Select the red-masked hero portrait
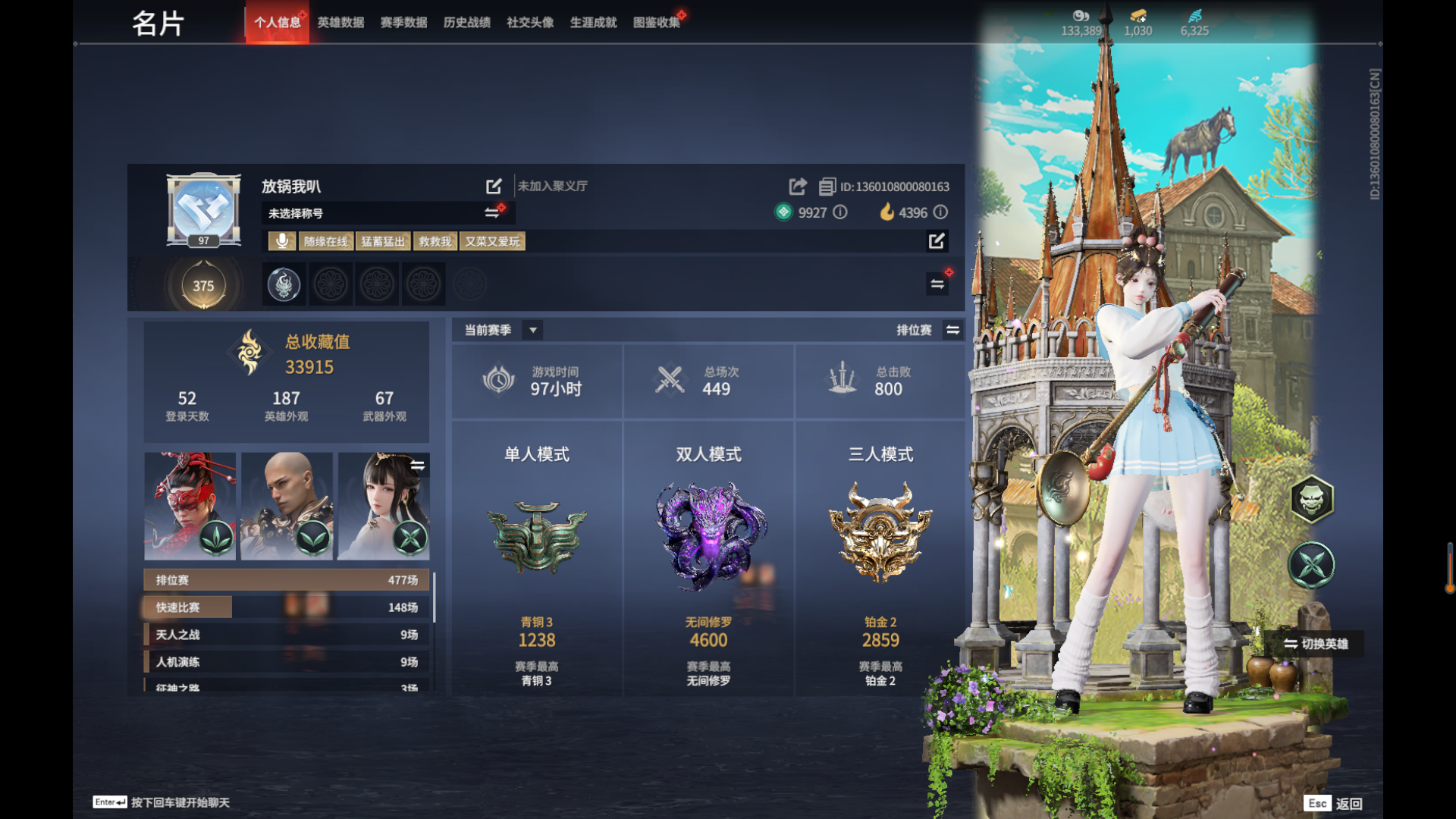 pos(190,506)
